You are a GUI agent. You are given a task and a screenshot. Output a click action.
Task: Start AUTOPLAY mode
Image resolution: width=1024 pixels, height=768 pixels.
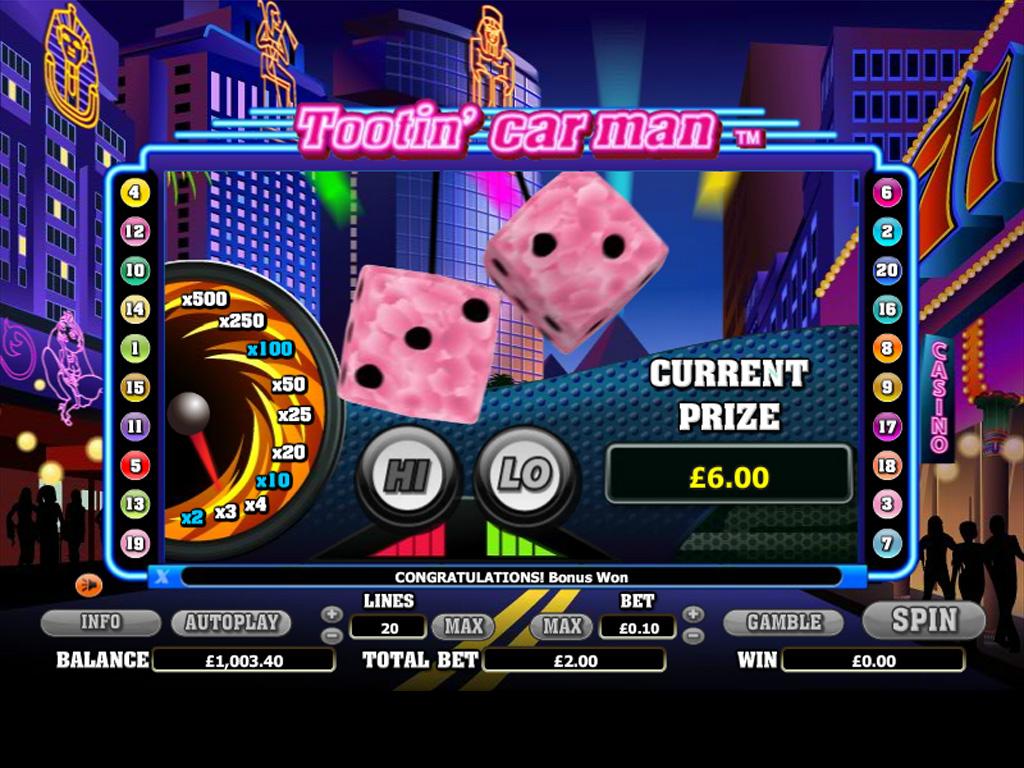point(231,622)
